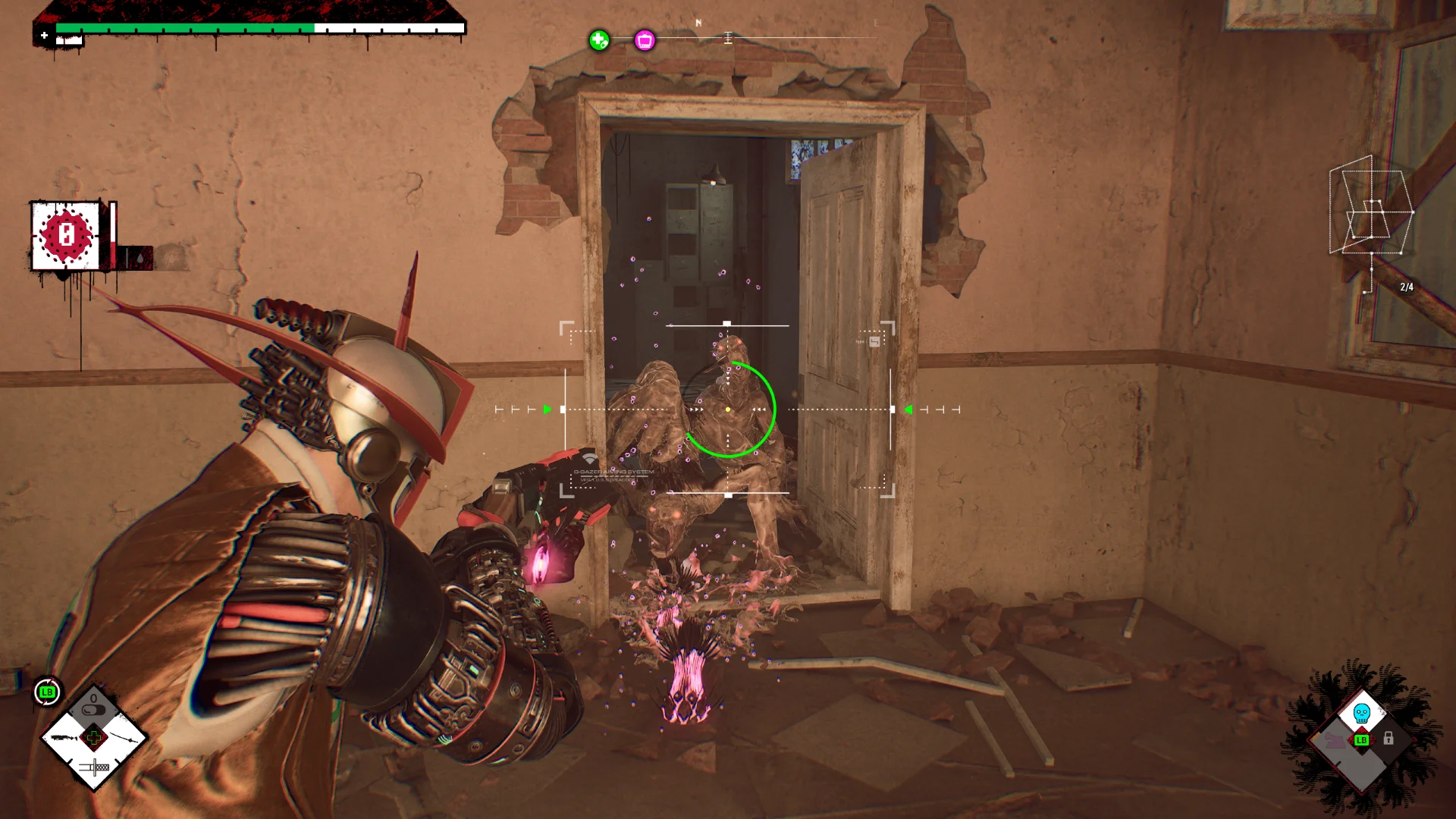Click the red zero grenade counter top-left

point(67,234)
